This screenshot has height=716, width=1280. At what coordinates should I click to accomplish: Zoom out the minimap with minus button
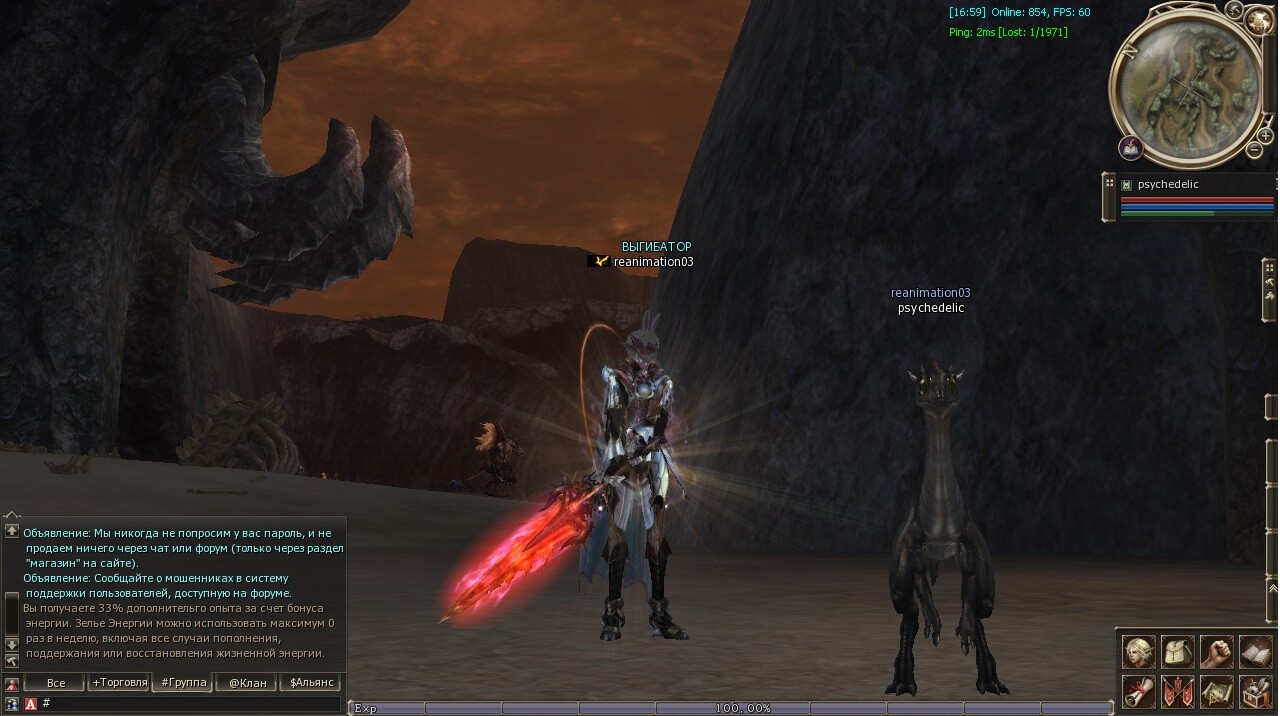(1254, 150)
